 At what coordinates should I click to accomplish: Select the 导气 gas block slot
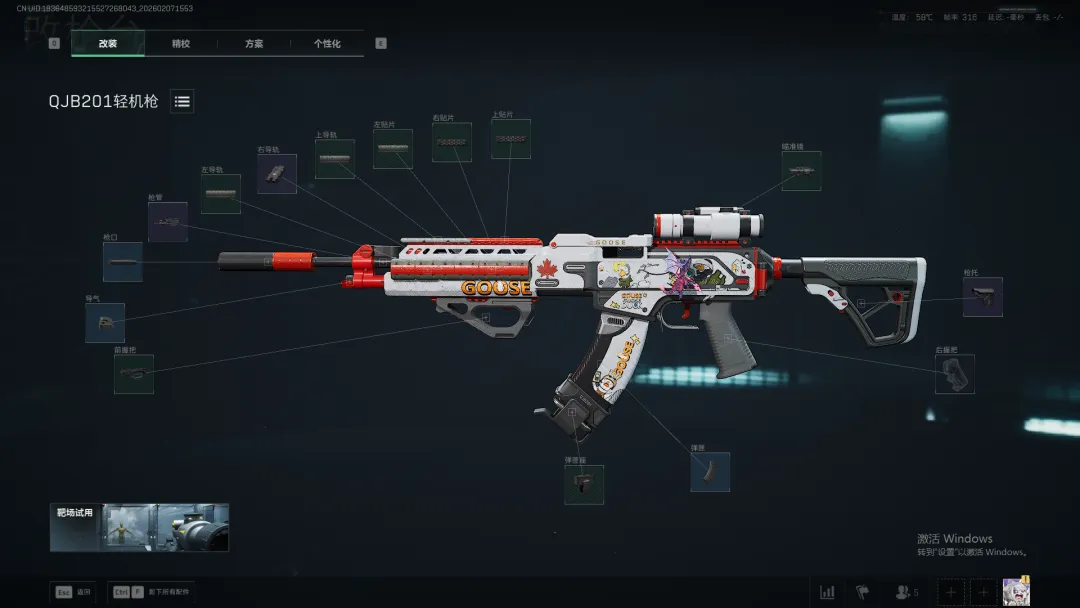click(105, 323)
